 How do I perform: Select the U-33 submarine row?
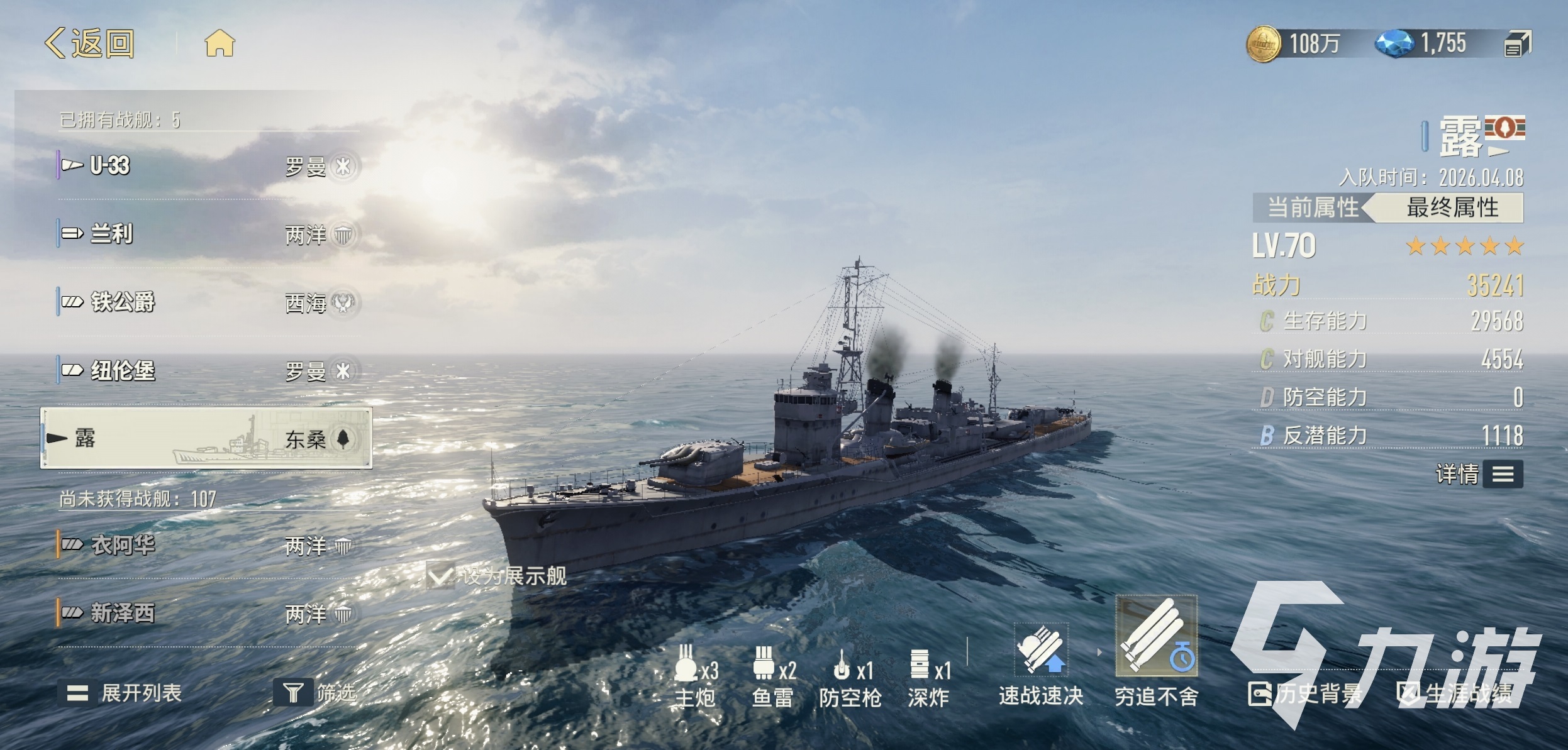[208, 166]
